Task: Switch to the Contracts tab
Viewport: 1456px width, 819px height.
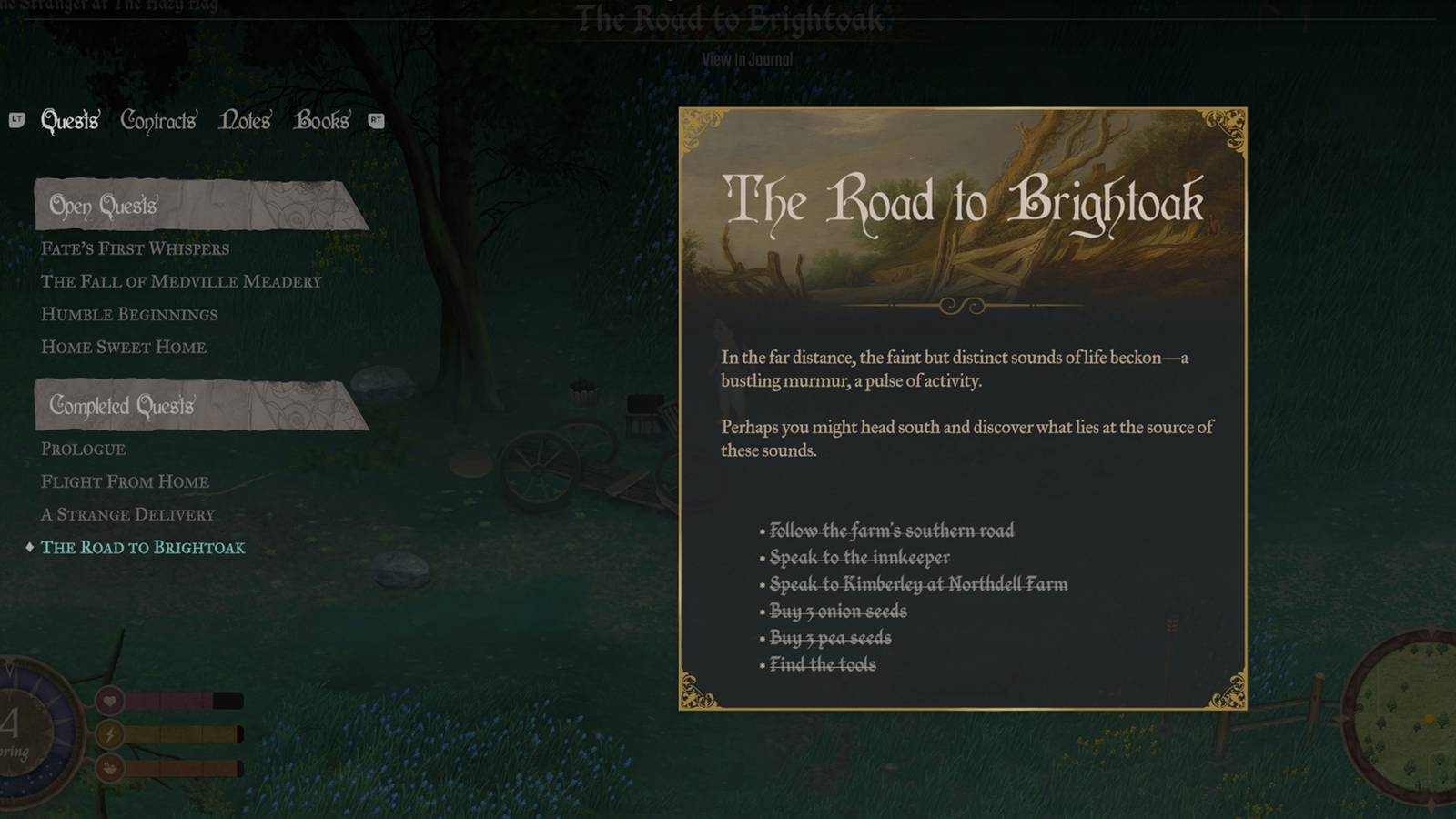Action: click(157, 120)
